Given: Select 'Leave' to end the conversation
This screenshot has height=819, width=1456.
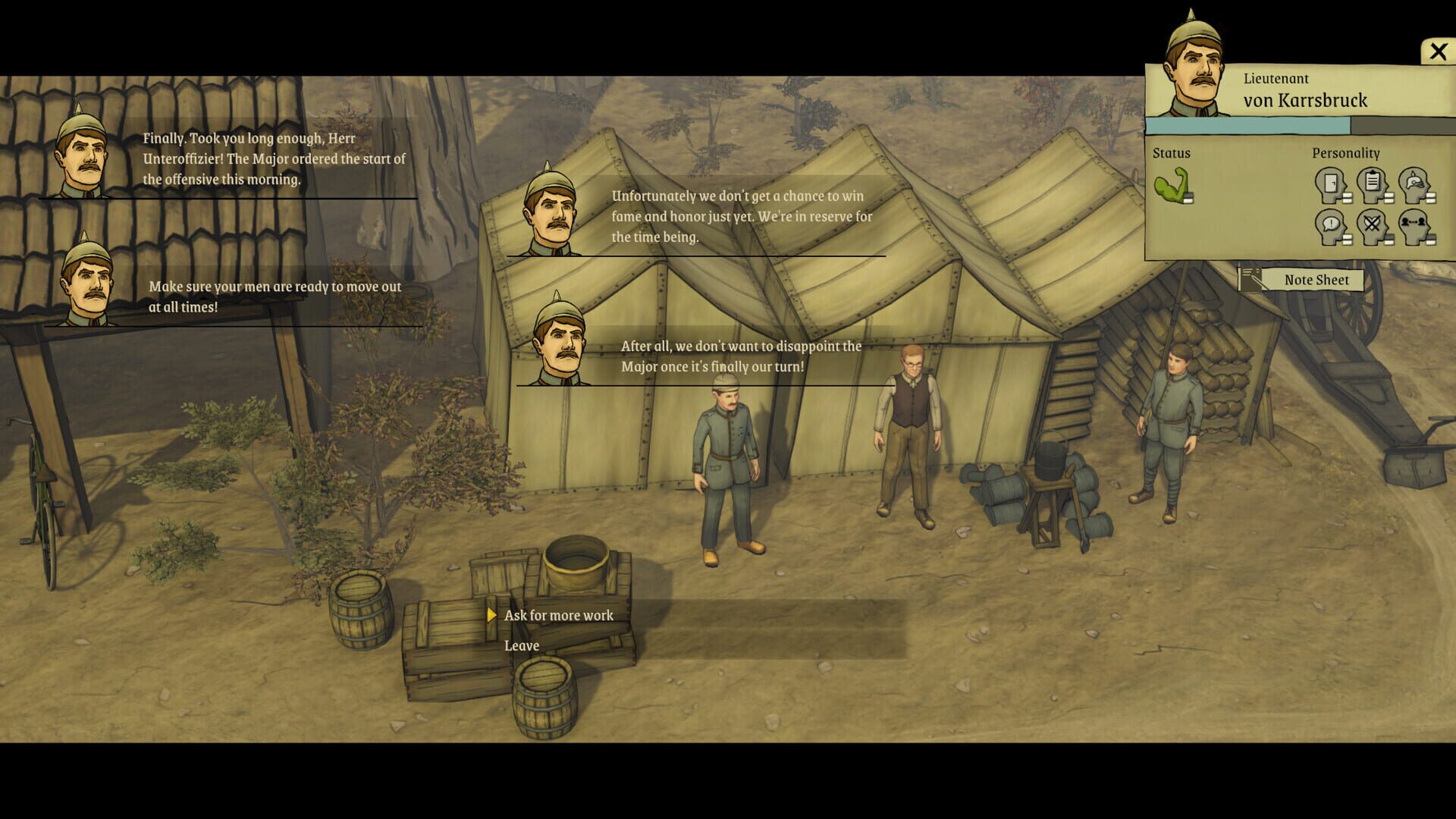Looking at the screenshot, I should (x=522, y=645).
